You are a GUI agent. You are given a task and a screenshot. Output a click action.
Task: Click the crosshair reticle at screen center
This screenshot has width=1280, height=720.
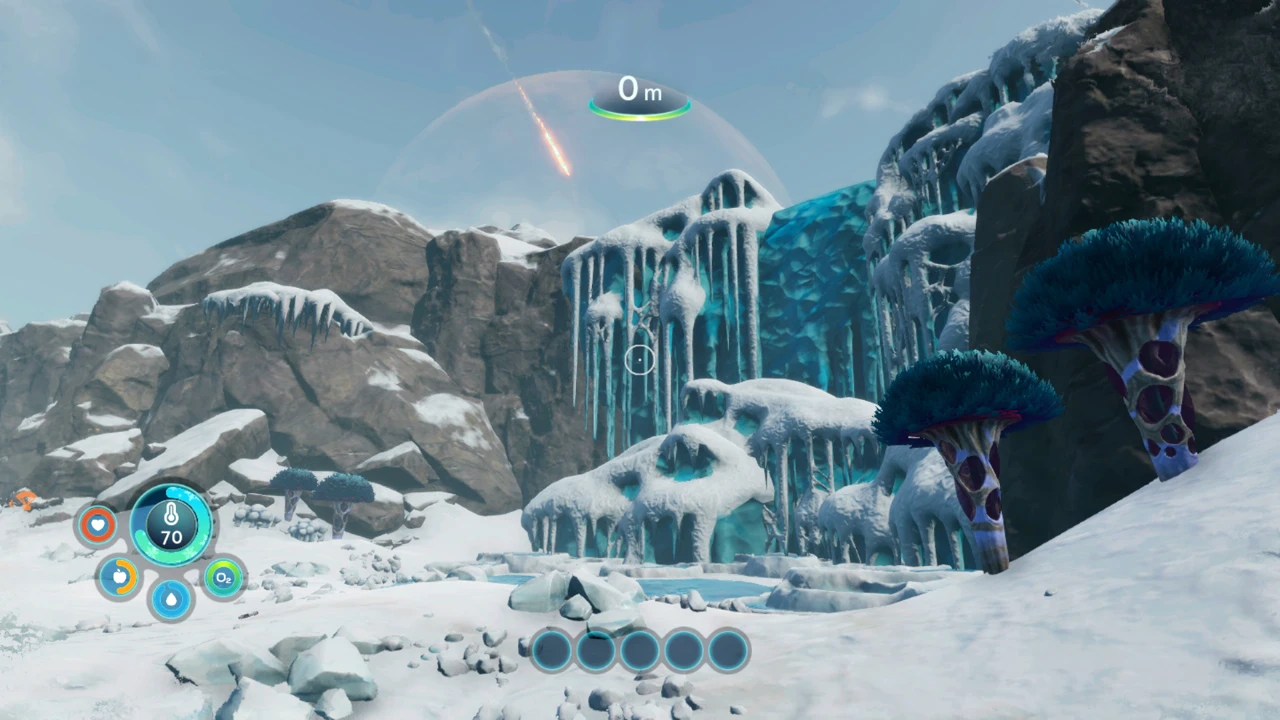click(x=640, y=360)
